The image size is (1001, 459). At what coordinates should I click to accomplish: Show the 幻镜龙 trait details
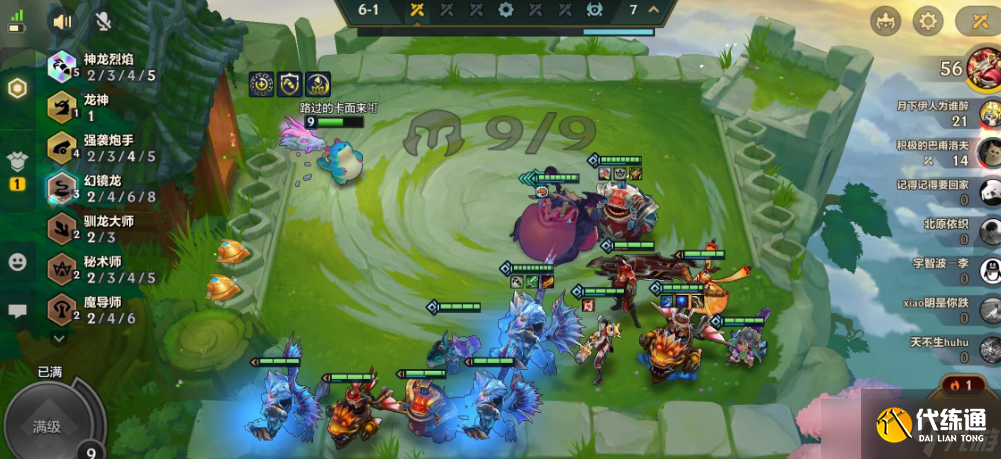coord(100,188)
